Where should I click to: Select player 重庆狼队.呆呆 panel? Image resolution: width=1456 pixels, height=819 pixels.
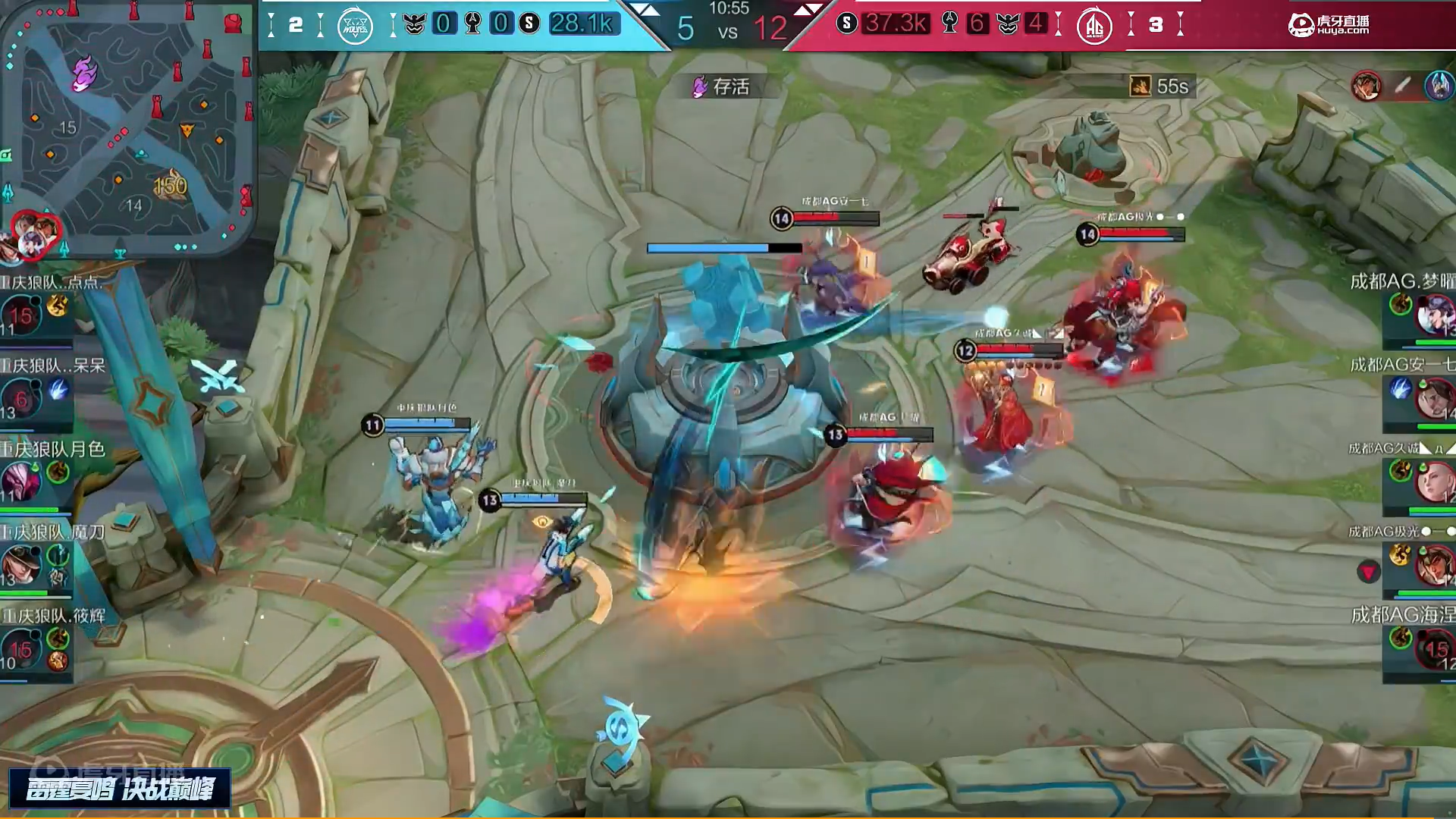38,391
